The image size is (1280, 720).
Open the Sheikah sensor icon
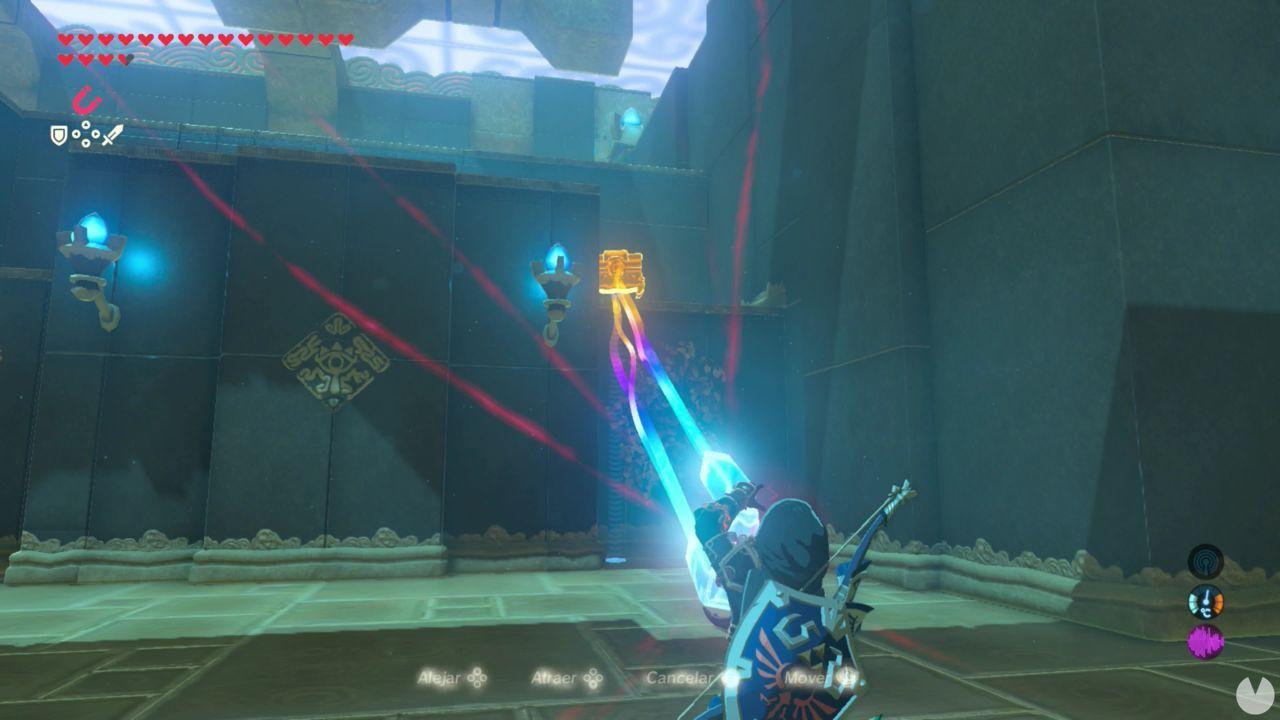coord(1206,562)
